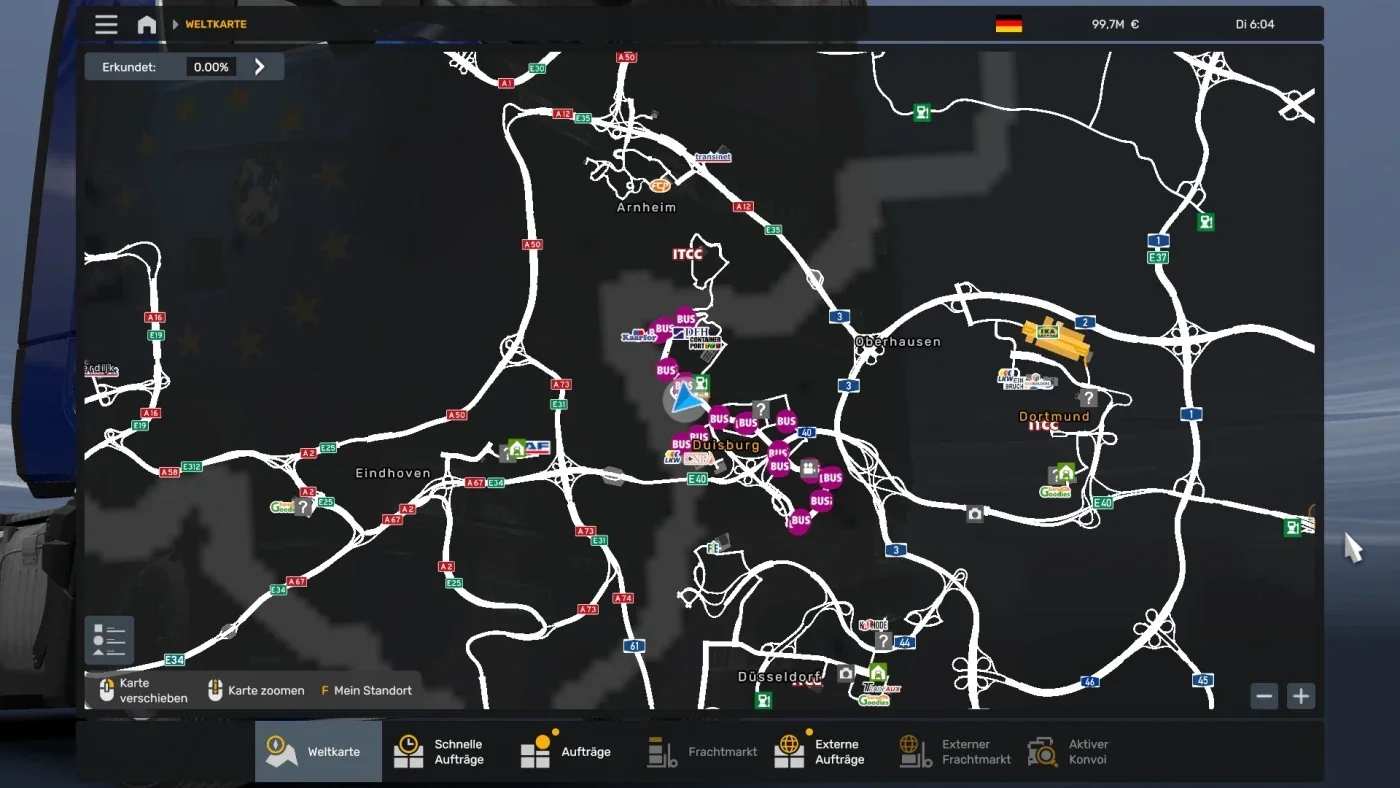Click the green rest stop icon above Arnheim
This screenshot has width=1400, height=788.
[921, 110]
